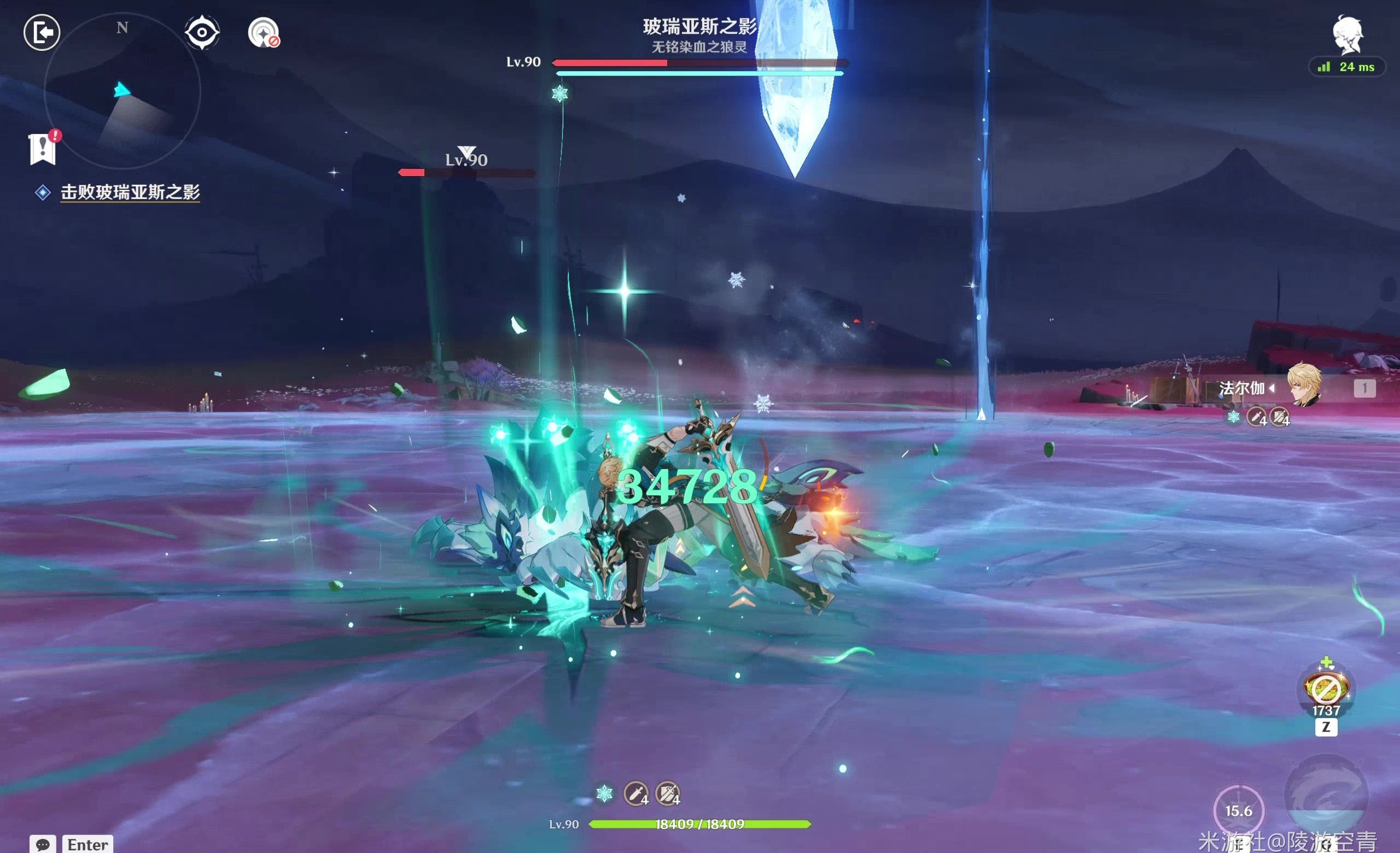This screenshot has width=1400, height=853.
Task: Open the chat box speech bubble
Action: [43, 844]
